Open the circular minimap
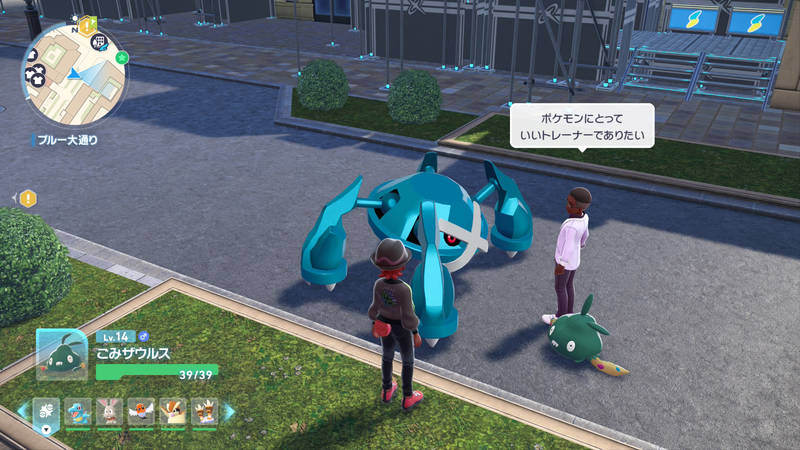Screen dimensions: 800x450 click(74, 74)
